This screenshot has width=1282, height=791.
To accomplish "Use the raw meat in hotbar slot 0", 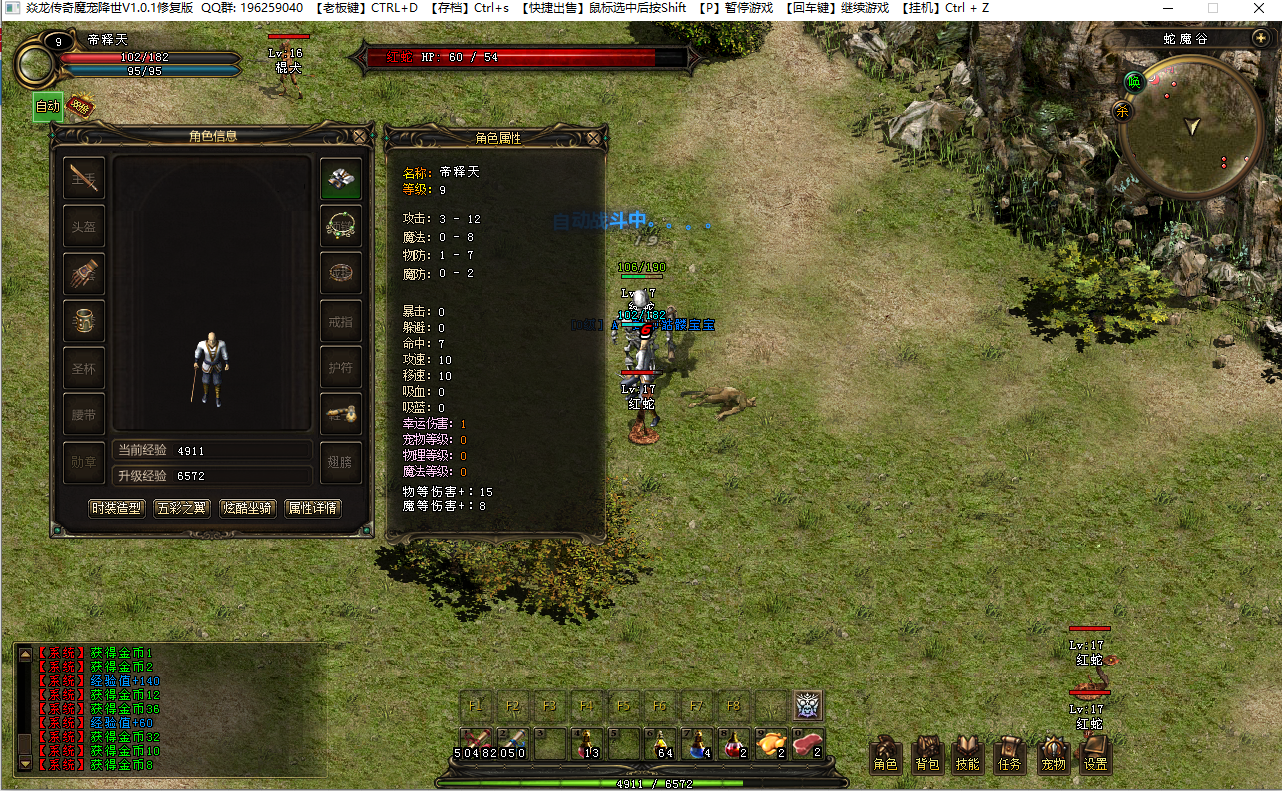I will (807, 744).
